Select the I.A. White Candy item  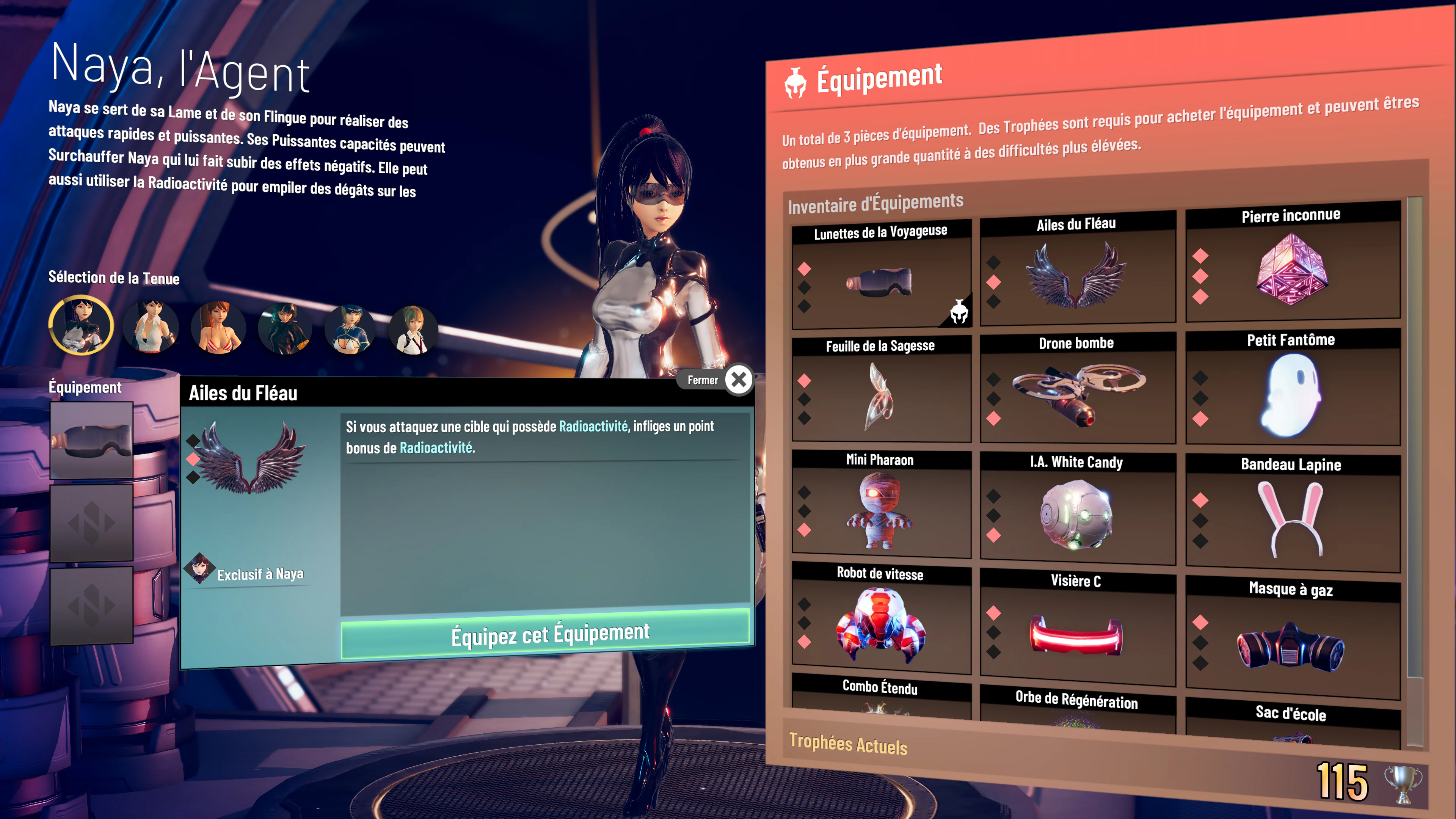point(1077,515)
